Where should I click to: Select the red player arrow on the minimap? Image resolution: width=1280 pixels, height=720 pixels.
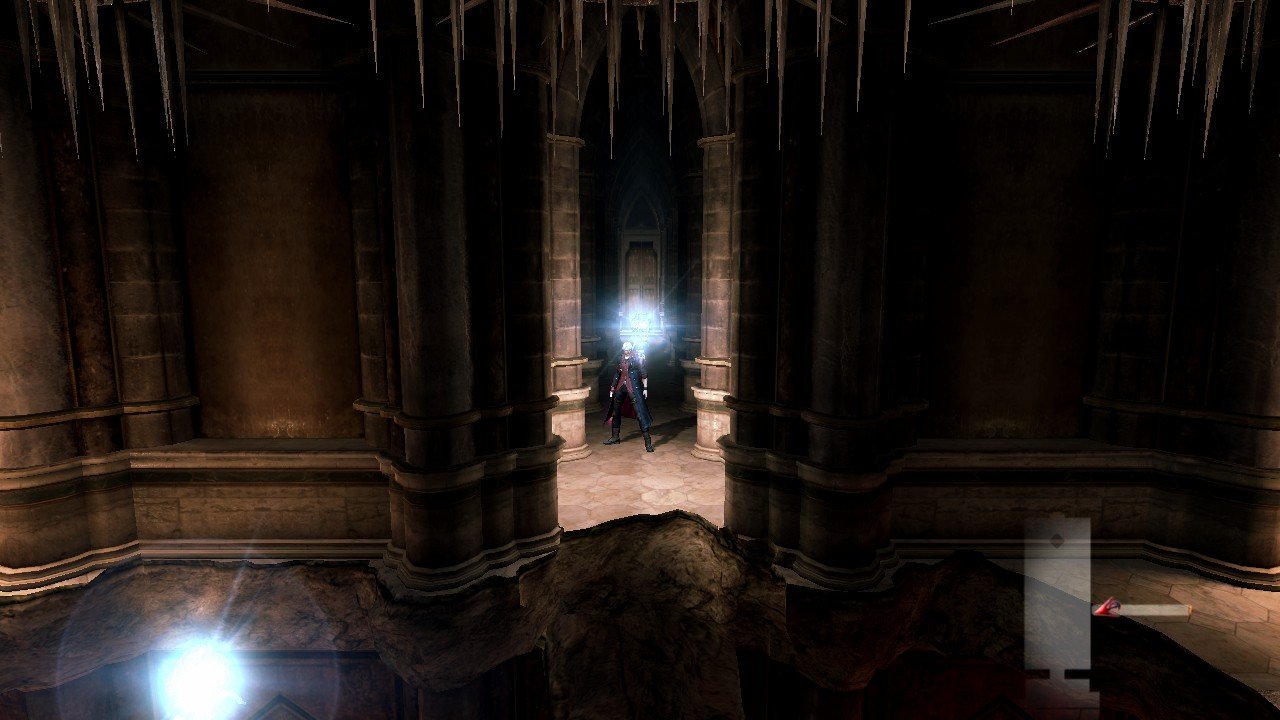click(1105, 607)
